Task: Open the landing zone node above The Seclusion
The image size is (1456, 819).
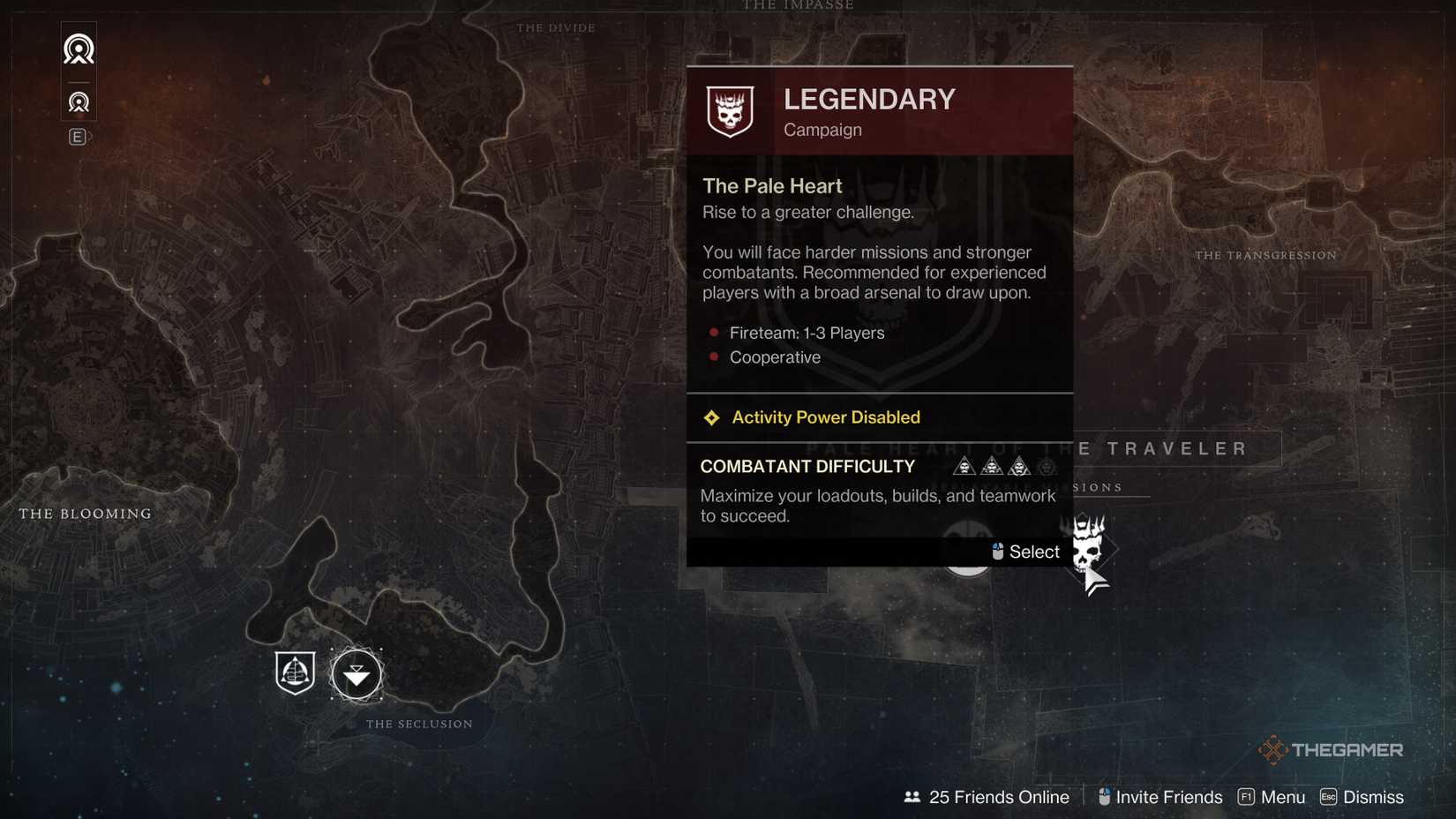Action: pos(356,675)
